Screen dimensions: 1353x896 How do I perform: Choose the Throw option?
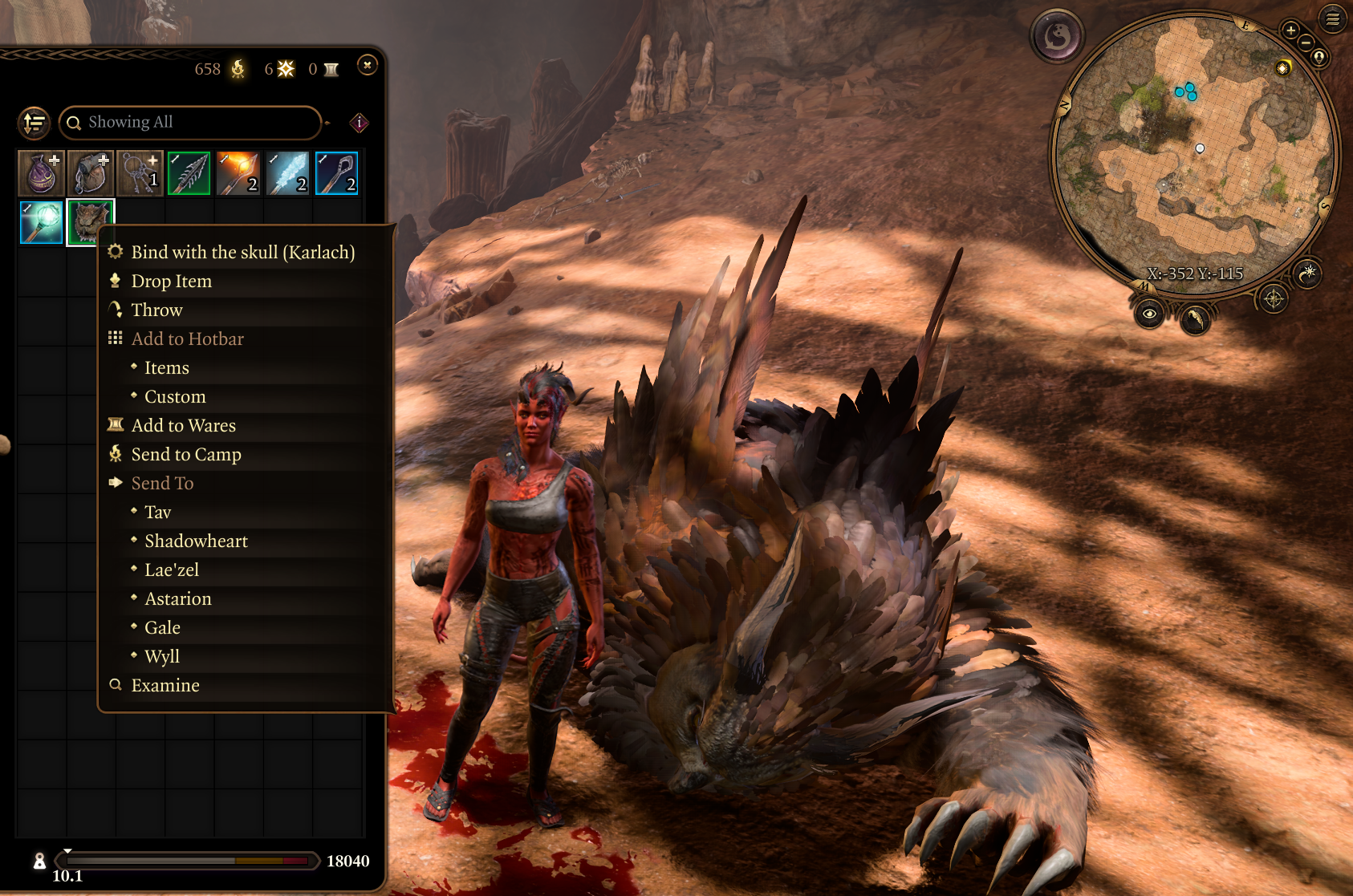point(156,310)
